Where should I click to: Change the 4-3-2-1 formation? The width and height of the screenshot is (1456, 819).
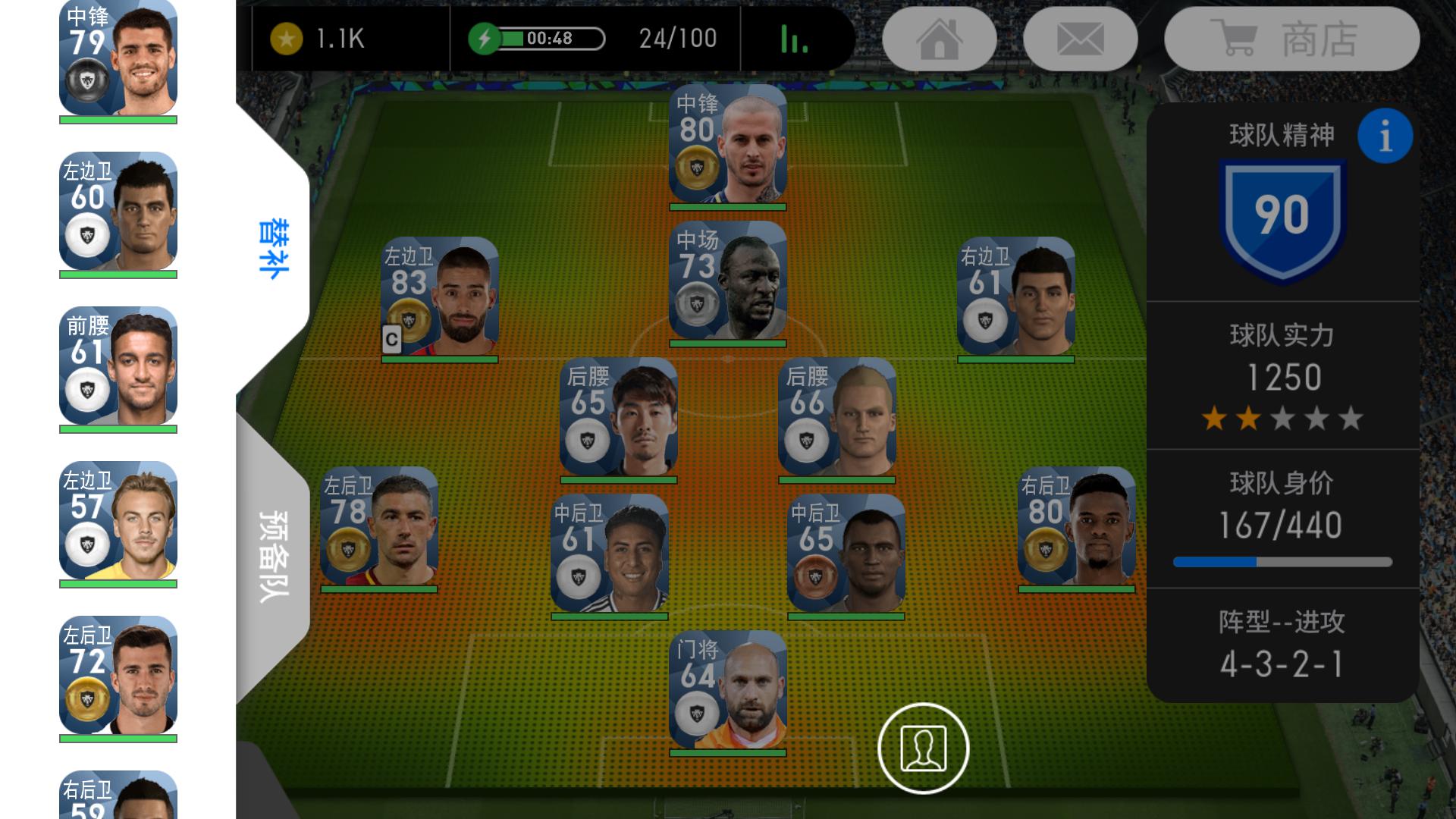click(1282, 645)
